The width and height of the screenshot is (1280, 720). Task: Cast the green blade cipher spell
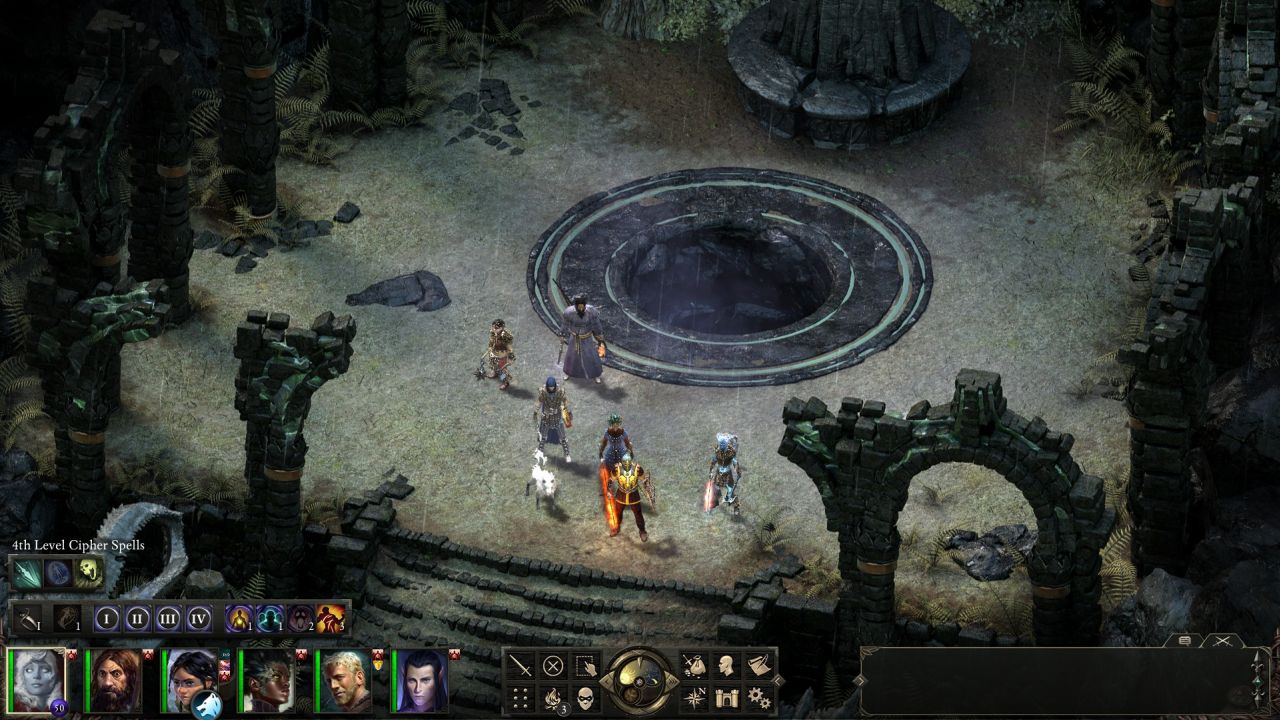pos(26,572)
